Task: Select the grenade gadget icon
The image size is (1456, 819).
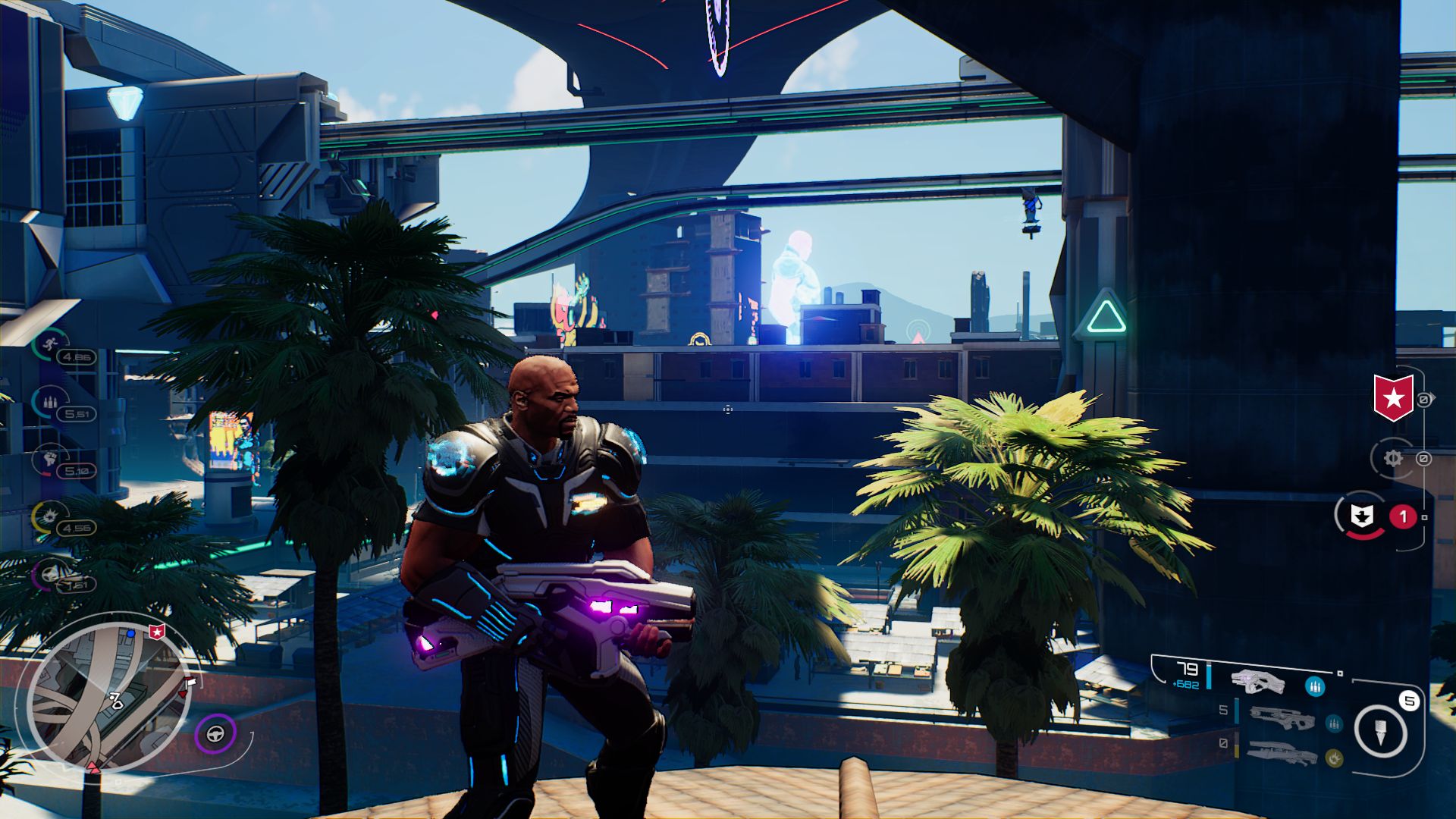Action: pos(1381,732)
